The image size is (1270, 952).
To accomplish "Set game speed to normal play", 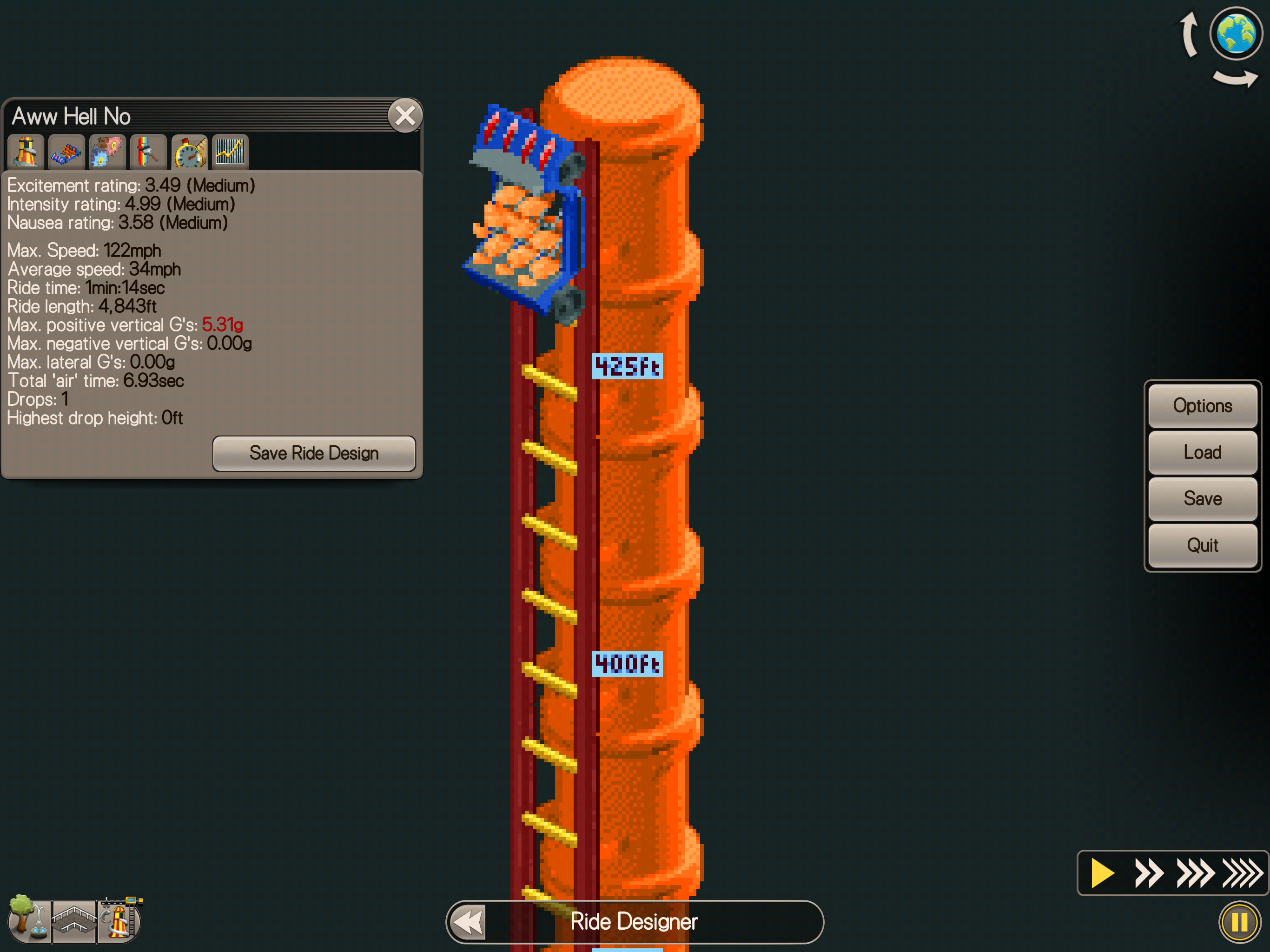I will 1101,873.
